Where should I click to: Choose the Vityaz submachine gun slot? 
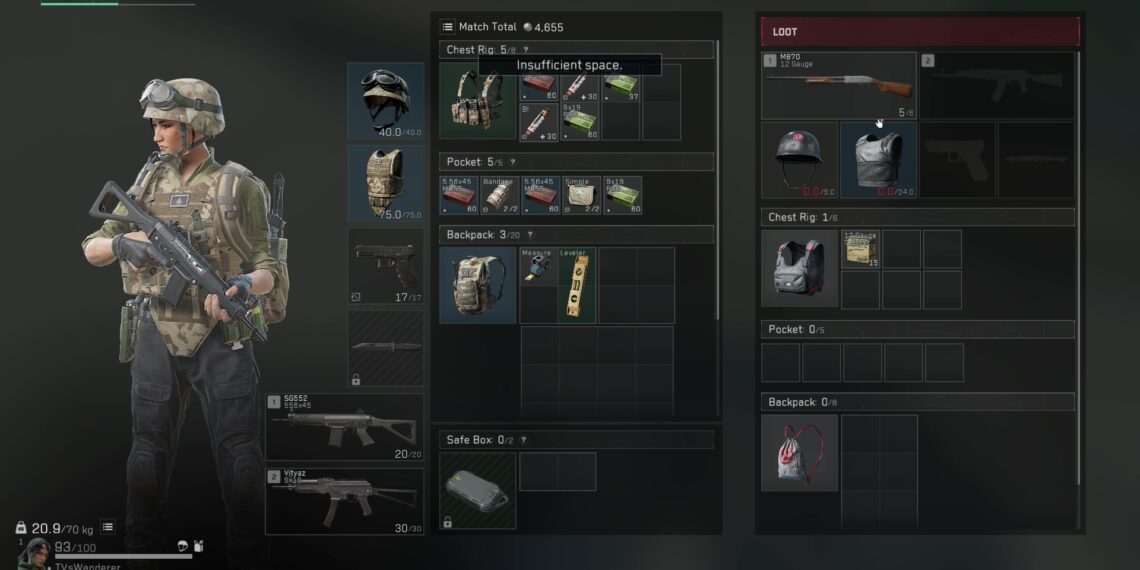point(344,501)
